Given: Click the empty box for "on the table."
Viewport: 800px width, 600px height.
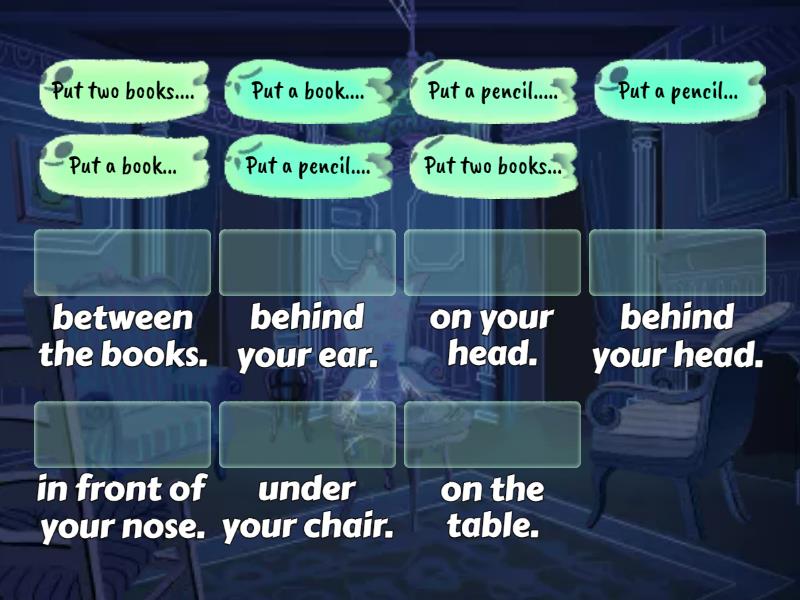Looking at the screenshot, I should (x=492, y=434).
